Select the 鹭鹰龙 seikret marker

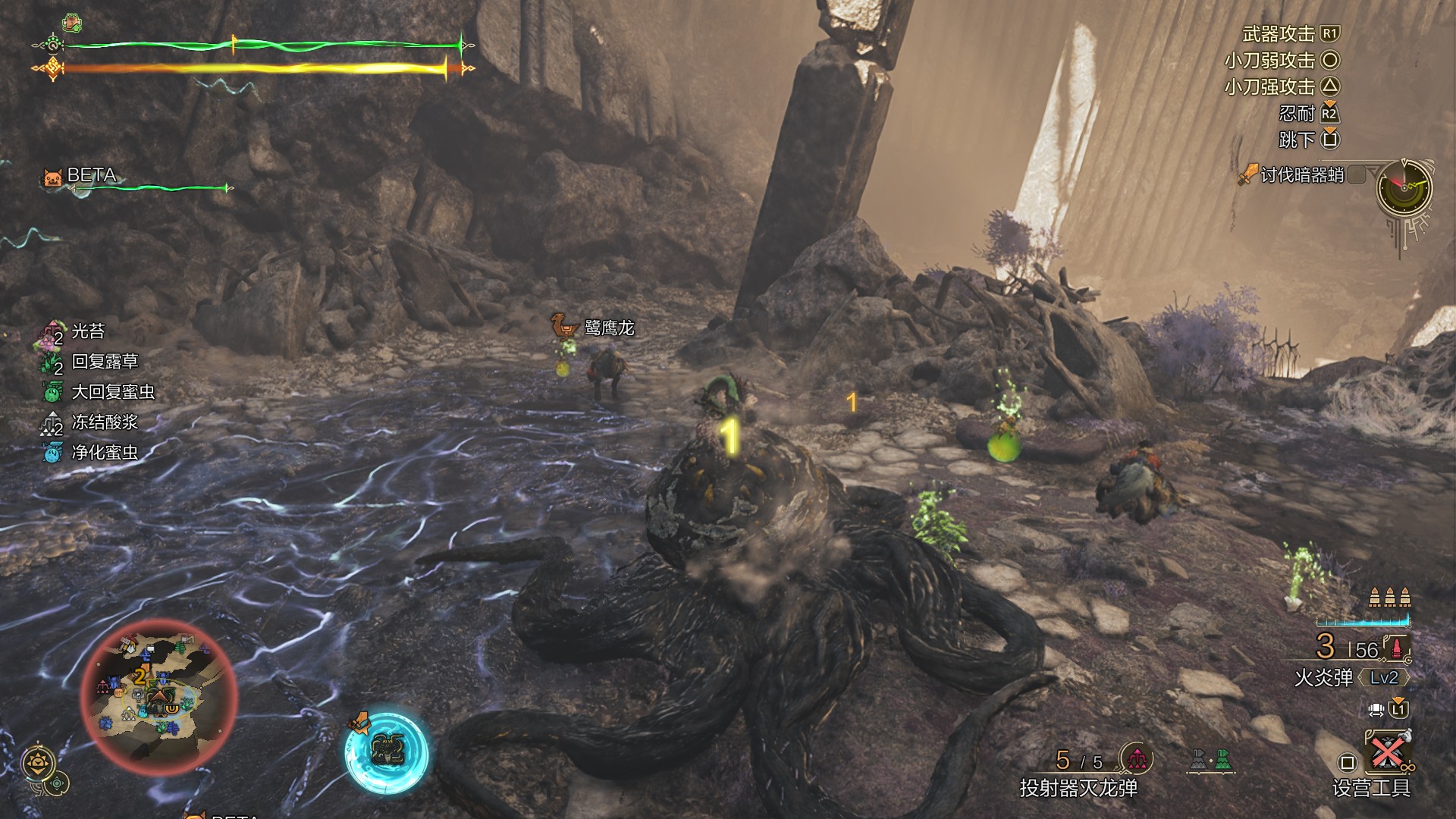click(x=608, y=328)
